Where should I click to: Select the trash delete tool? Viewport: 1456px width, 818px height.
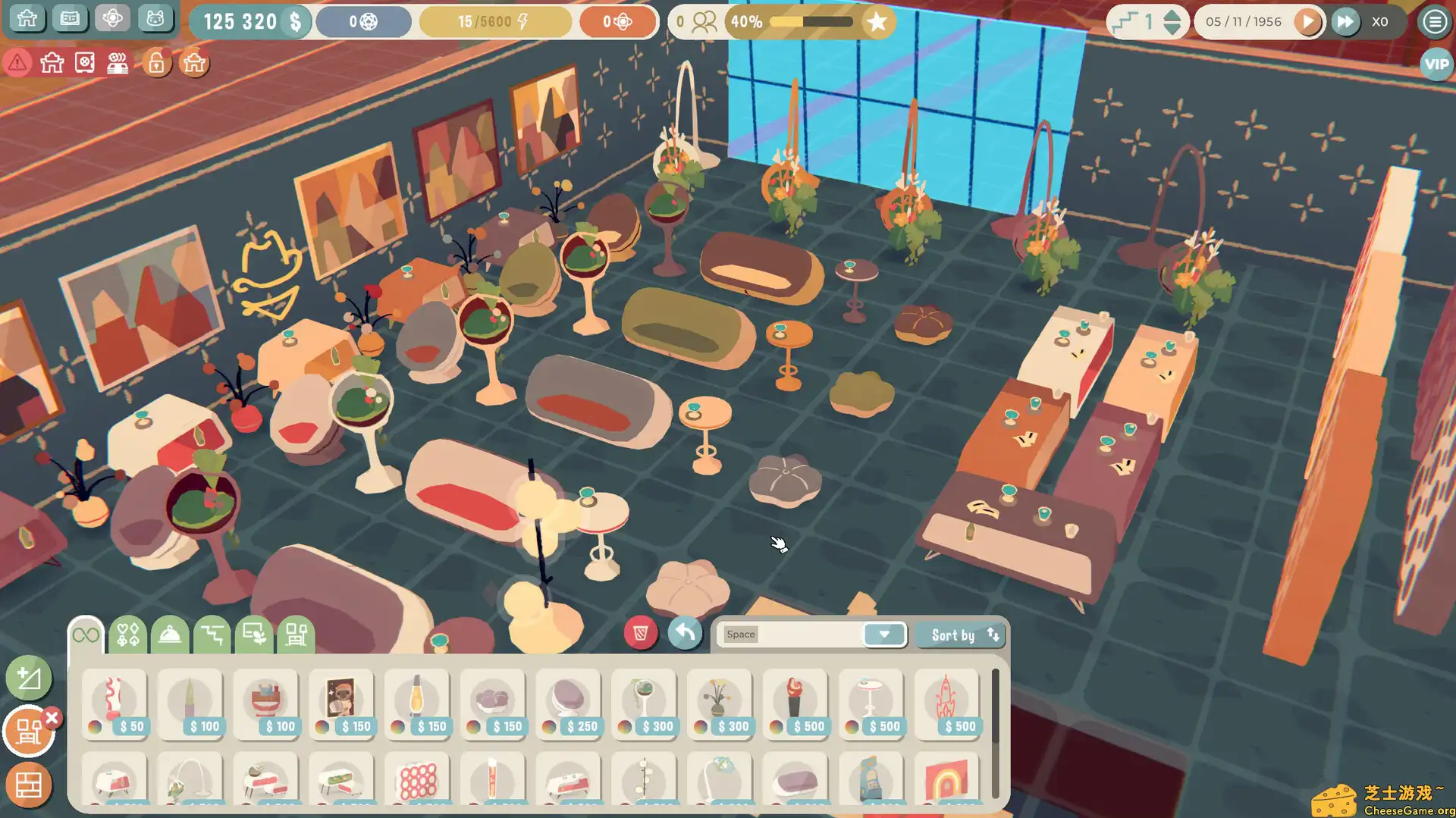641,634
